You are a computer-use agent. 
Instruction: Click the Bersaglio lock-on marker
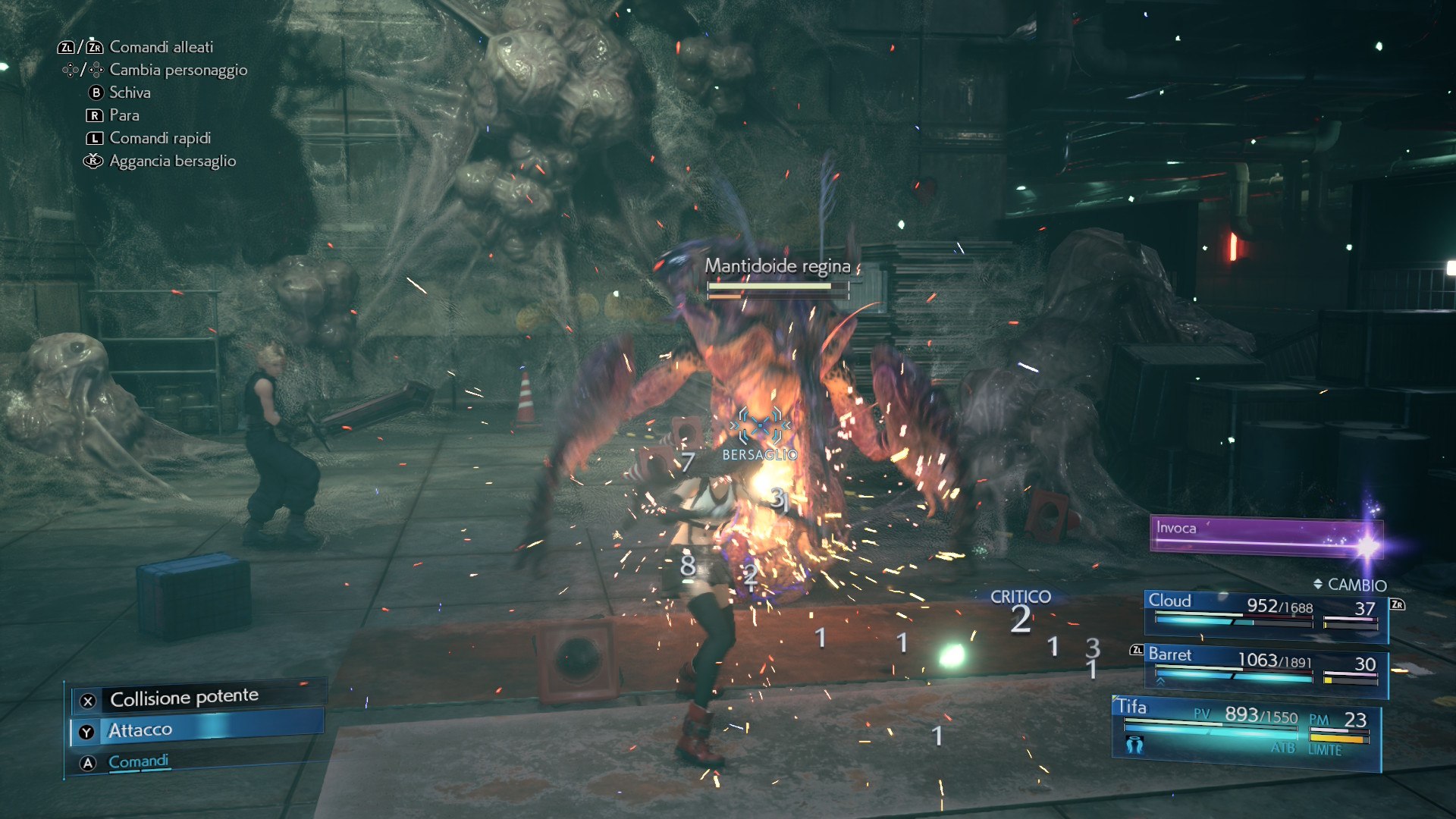click(x=760, y=431)
